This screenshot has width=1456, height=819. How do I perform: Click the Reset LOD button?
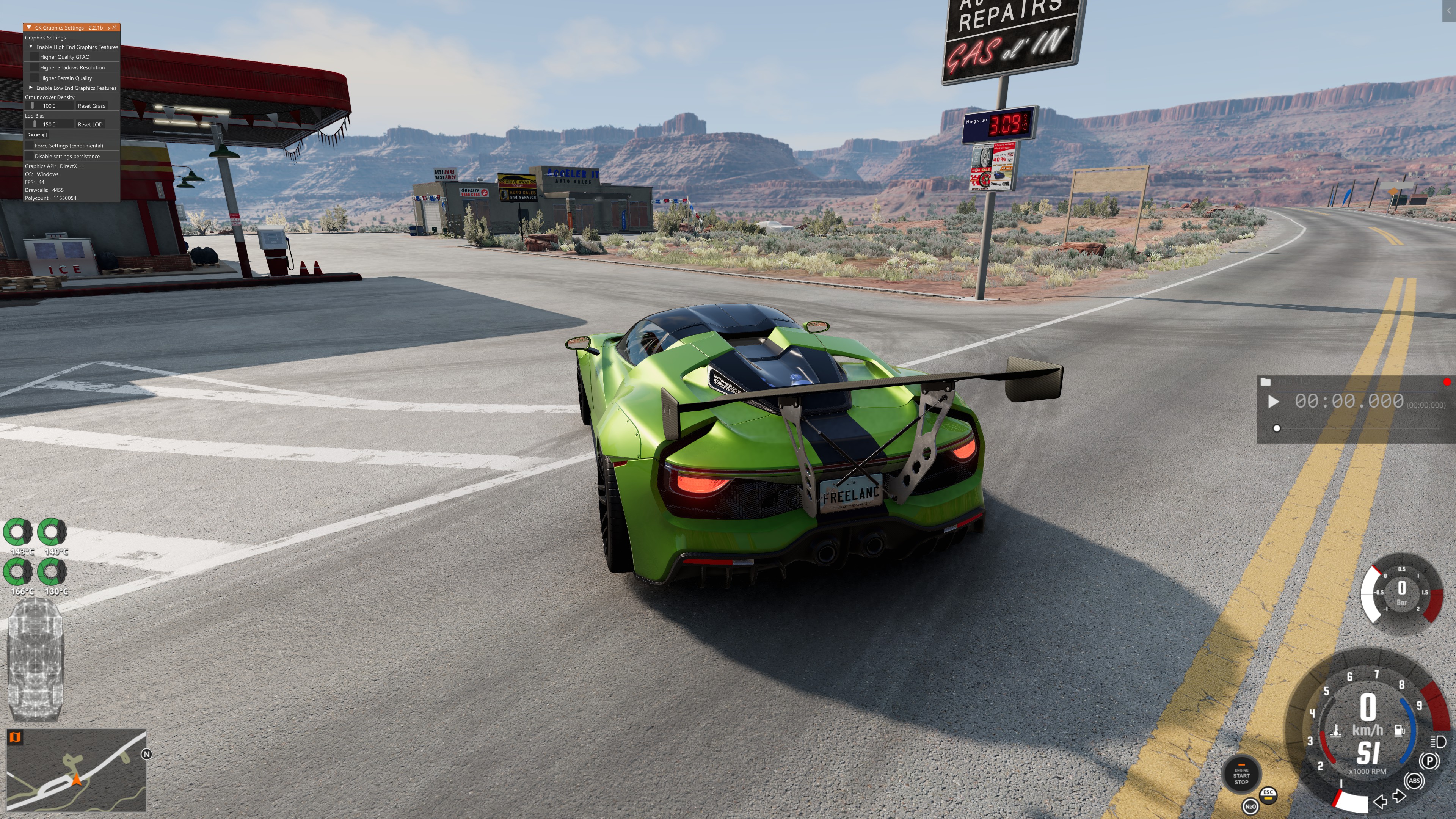(x=91, y=124)
